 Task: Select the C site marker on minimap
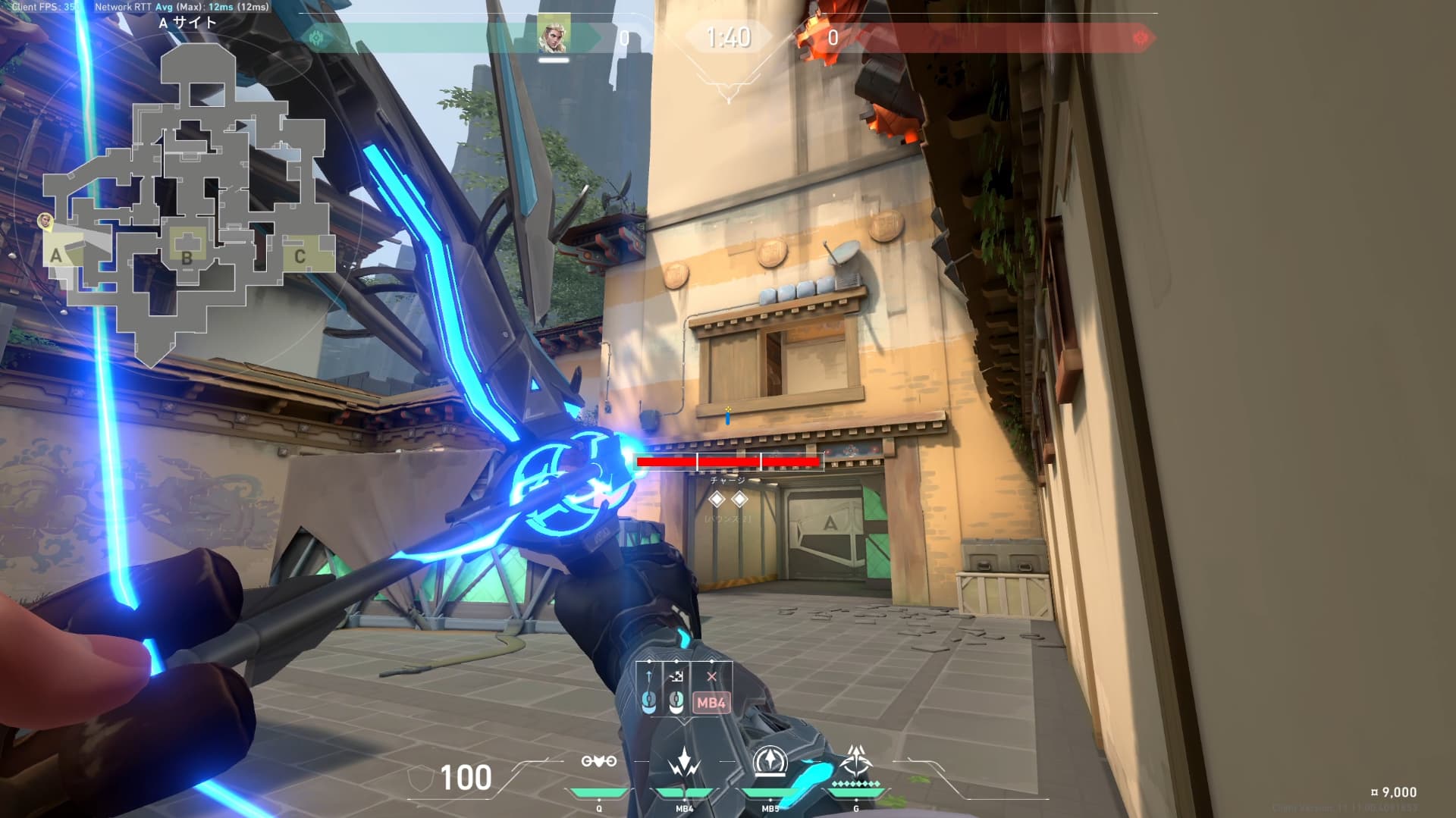(x=300, y=256)
